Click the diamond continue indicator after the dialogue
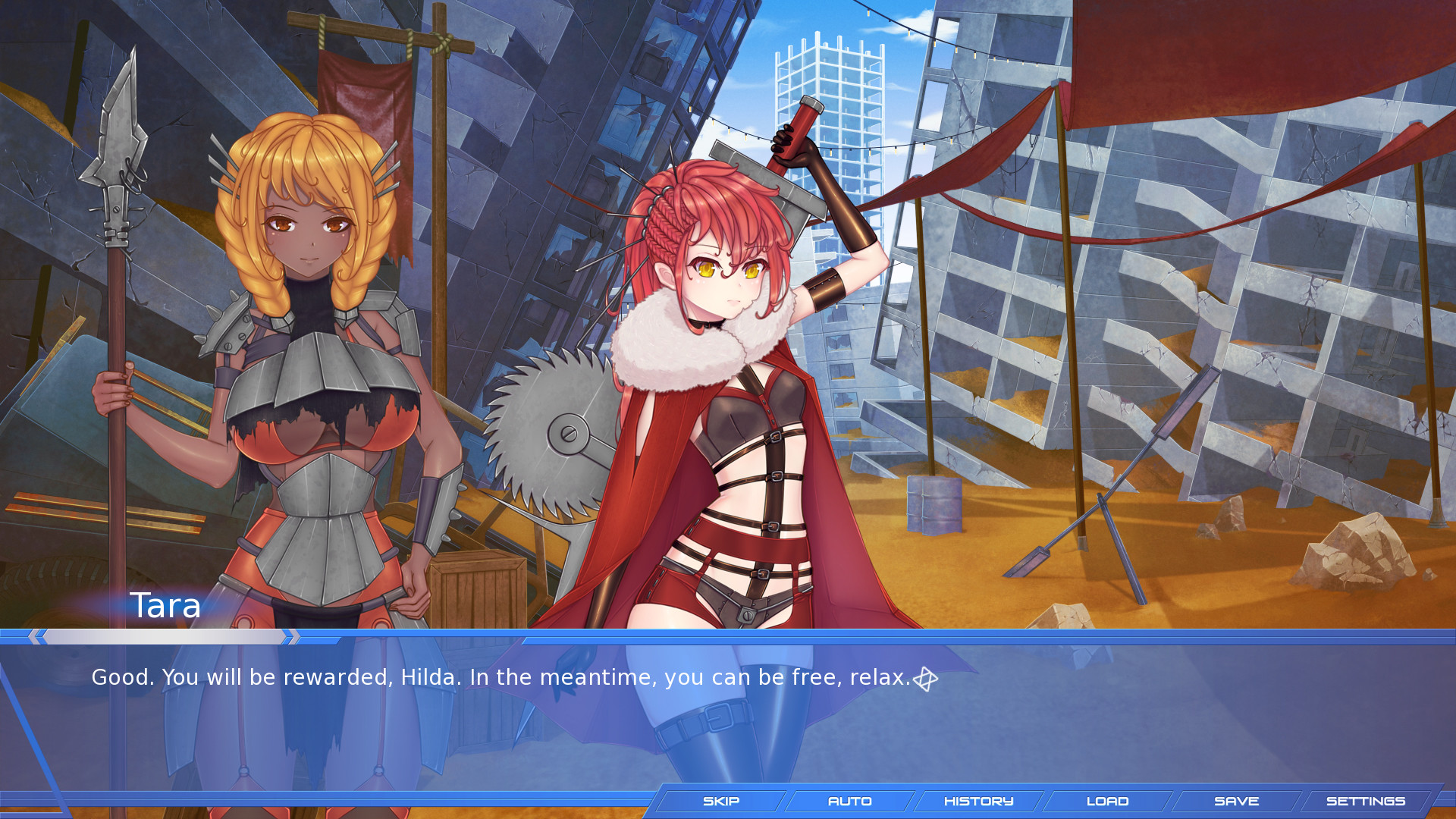1456x819 pixels. 927,679
